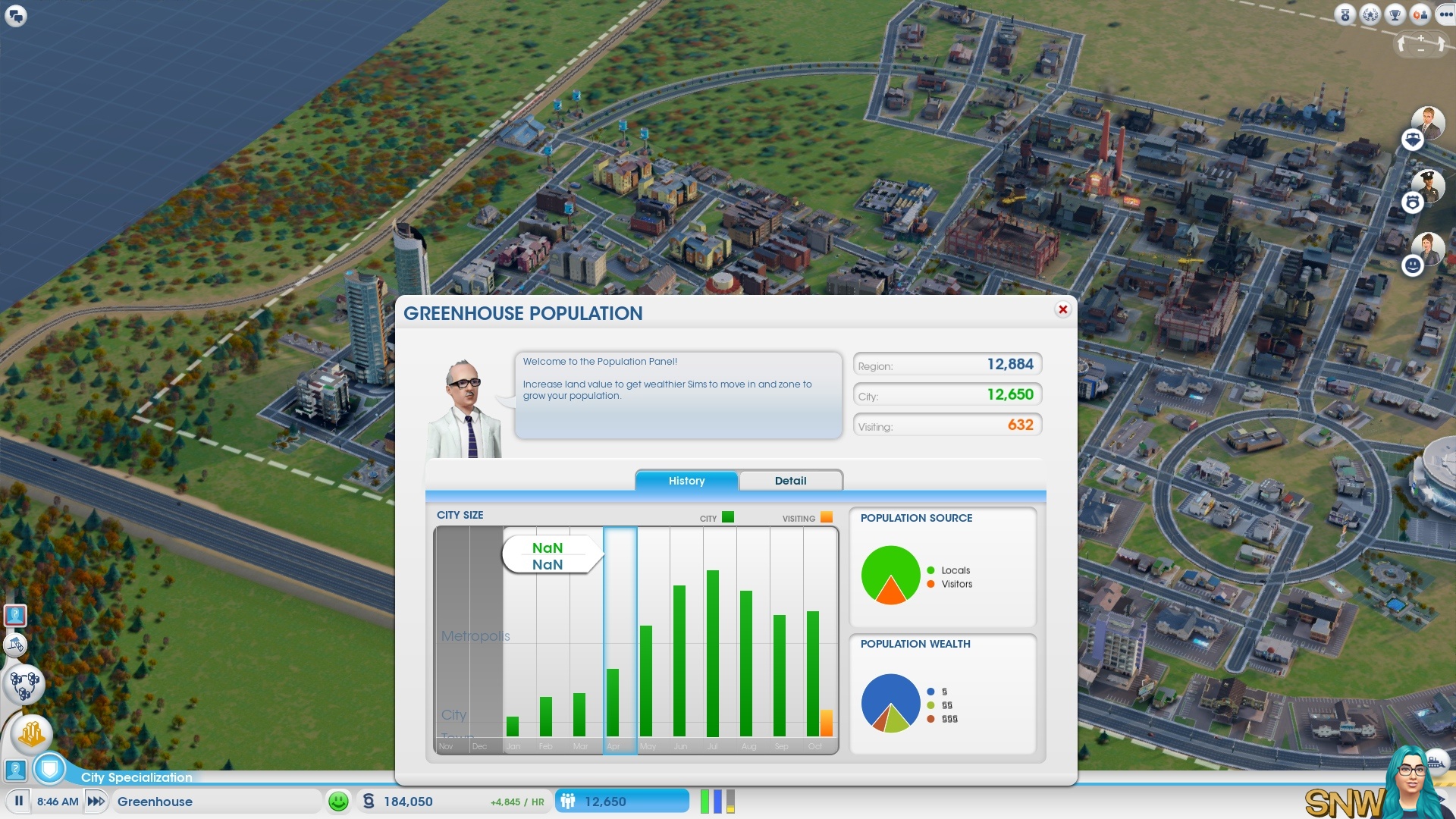Viewport: 1456px width, 819px height.
Task: Click the police badge icon under the officer portrait
Action: [1414, 200]
